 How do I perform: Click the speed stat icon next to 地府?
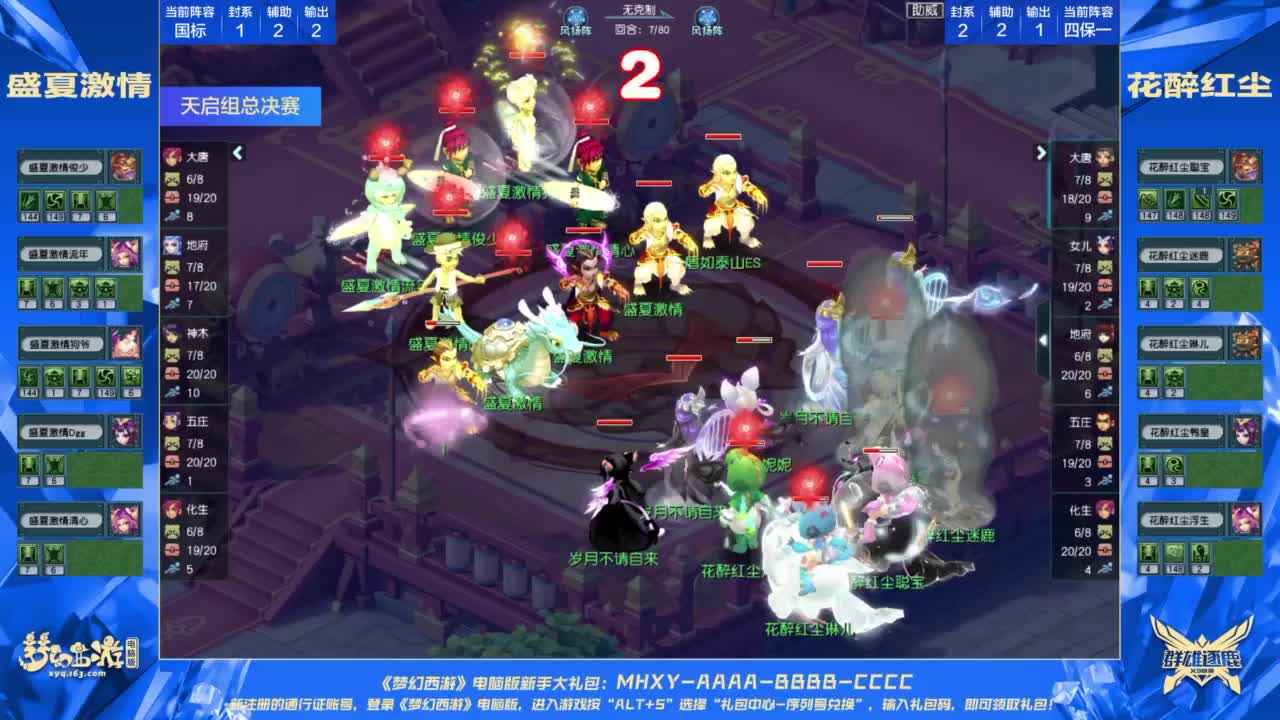pyautogui.click(x=175, y=301)
